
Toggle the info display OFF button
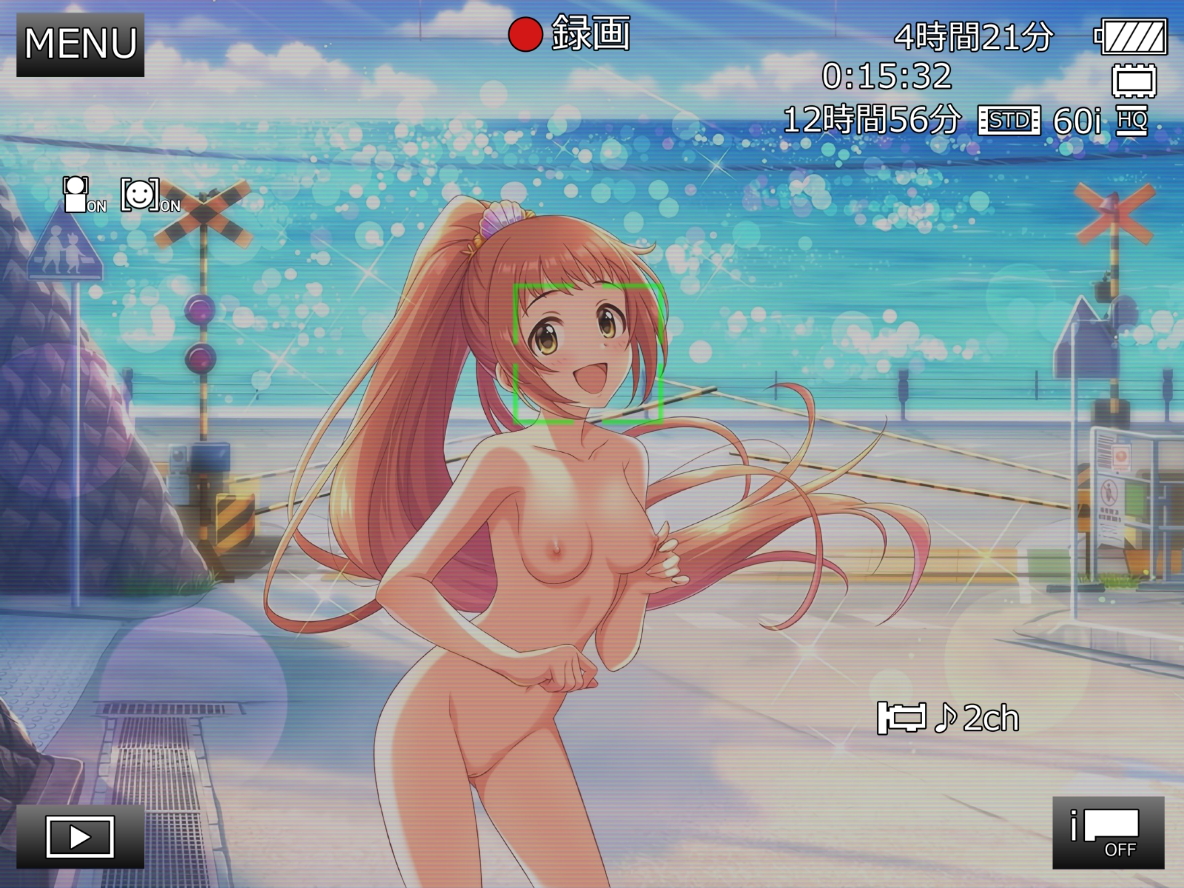(x=1108, y=832)
